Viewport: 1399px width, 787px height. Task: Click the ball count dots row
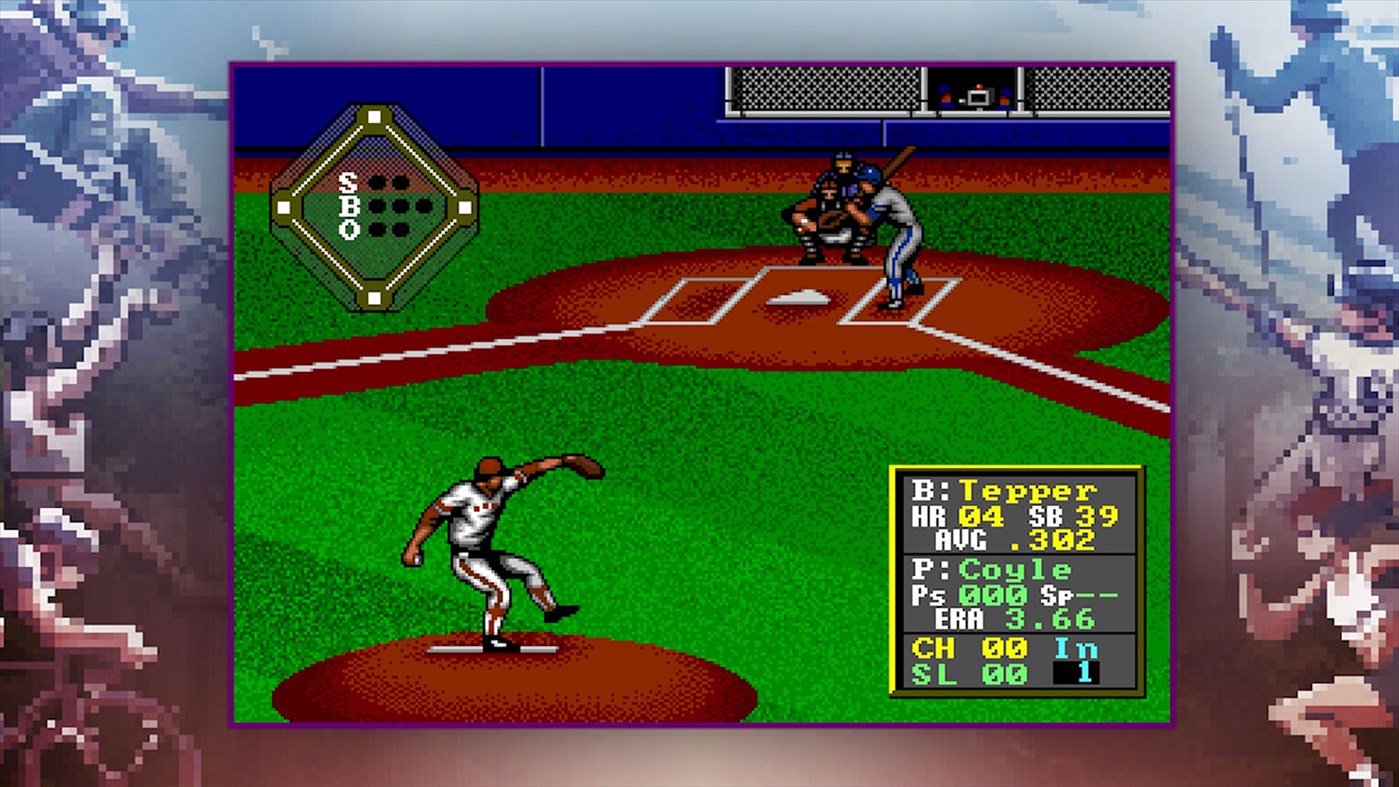click(400, 205)
